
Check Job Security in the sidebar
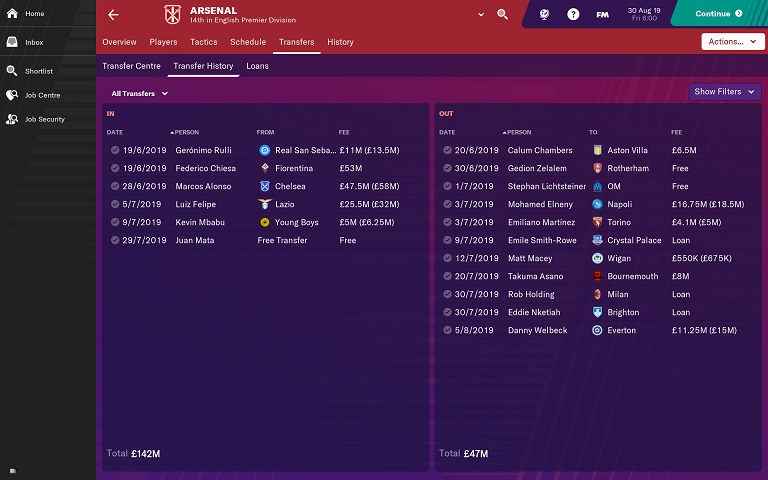pyautogui.click(x=44, y=119)
